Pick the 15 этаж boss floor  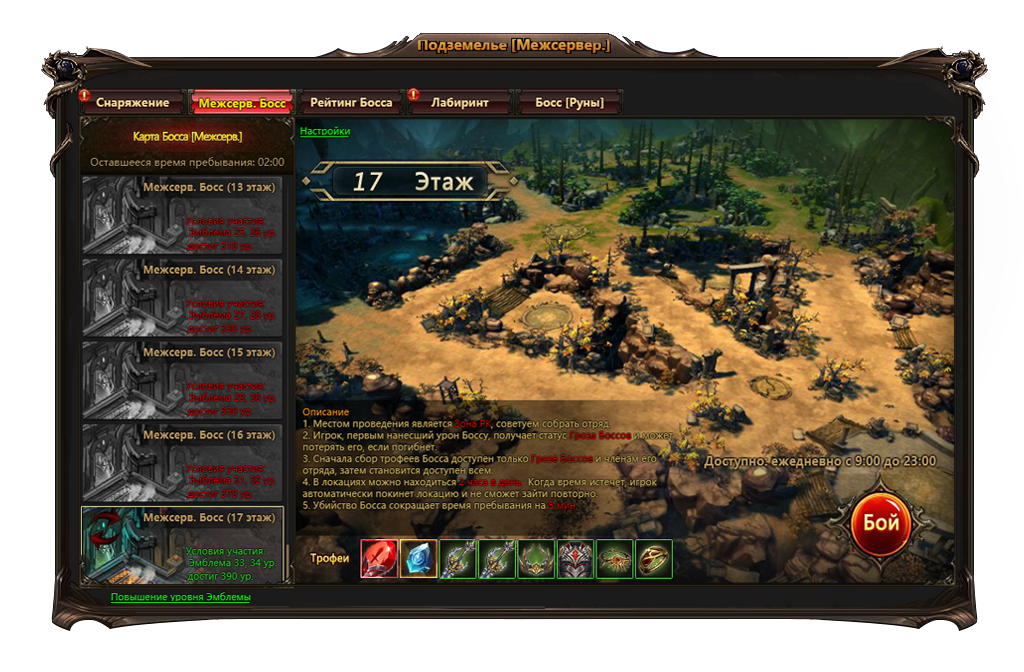pyautogui.click(x=182, y=380)
